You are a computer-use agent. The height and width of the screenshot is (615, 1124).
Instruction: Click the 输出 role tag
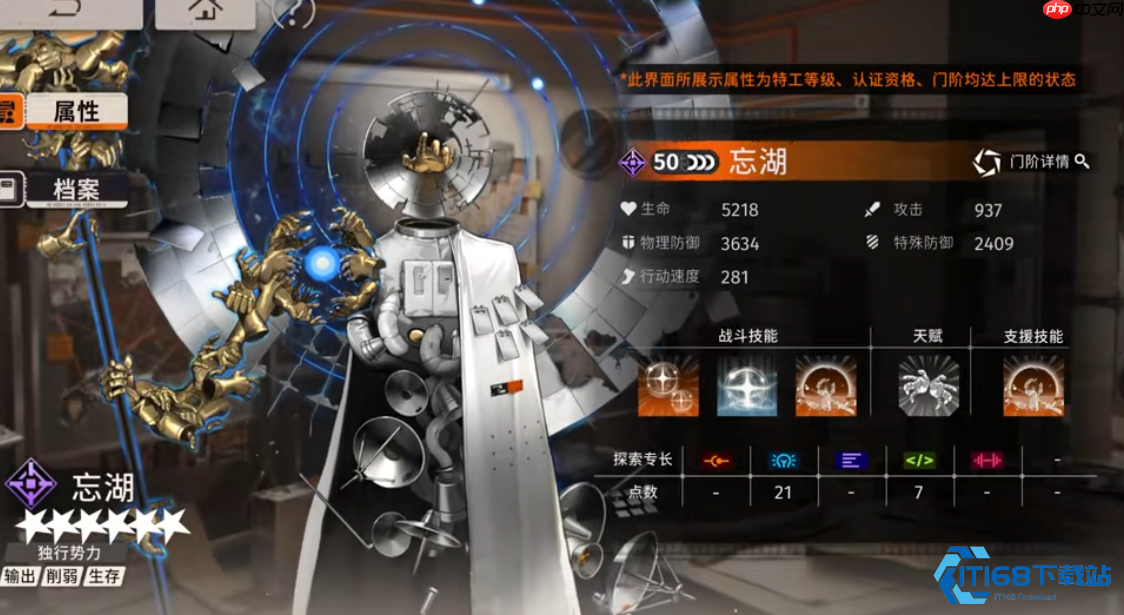point(21,576)
